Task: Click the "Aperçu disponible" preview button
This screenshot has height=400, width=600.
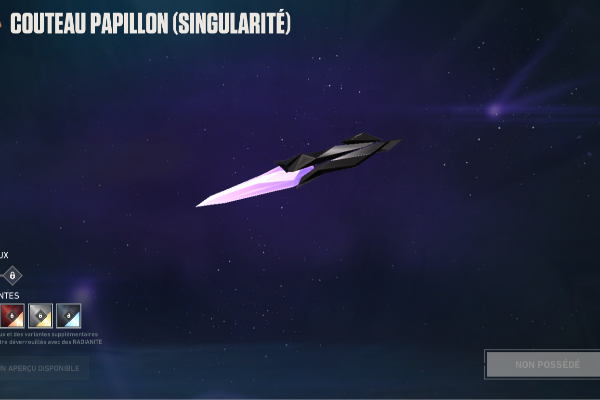Action: [43, 368]
